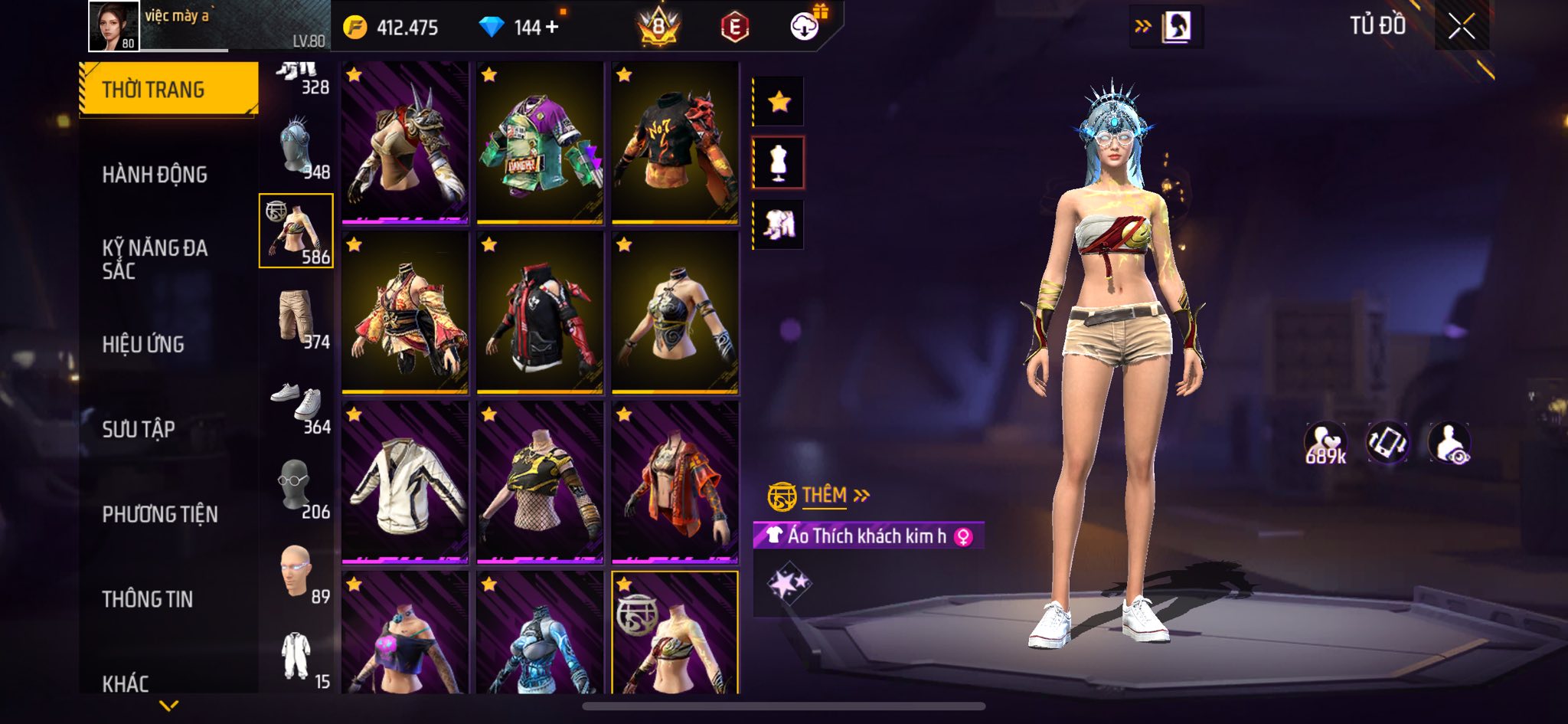The height and width of the screenshot is (724, 1568).
Task: Open the character card icon beside TỦ ĐỒ
Action: point(1176,28)
